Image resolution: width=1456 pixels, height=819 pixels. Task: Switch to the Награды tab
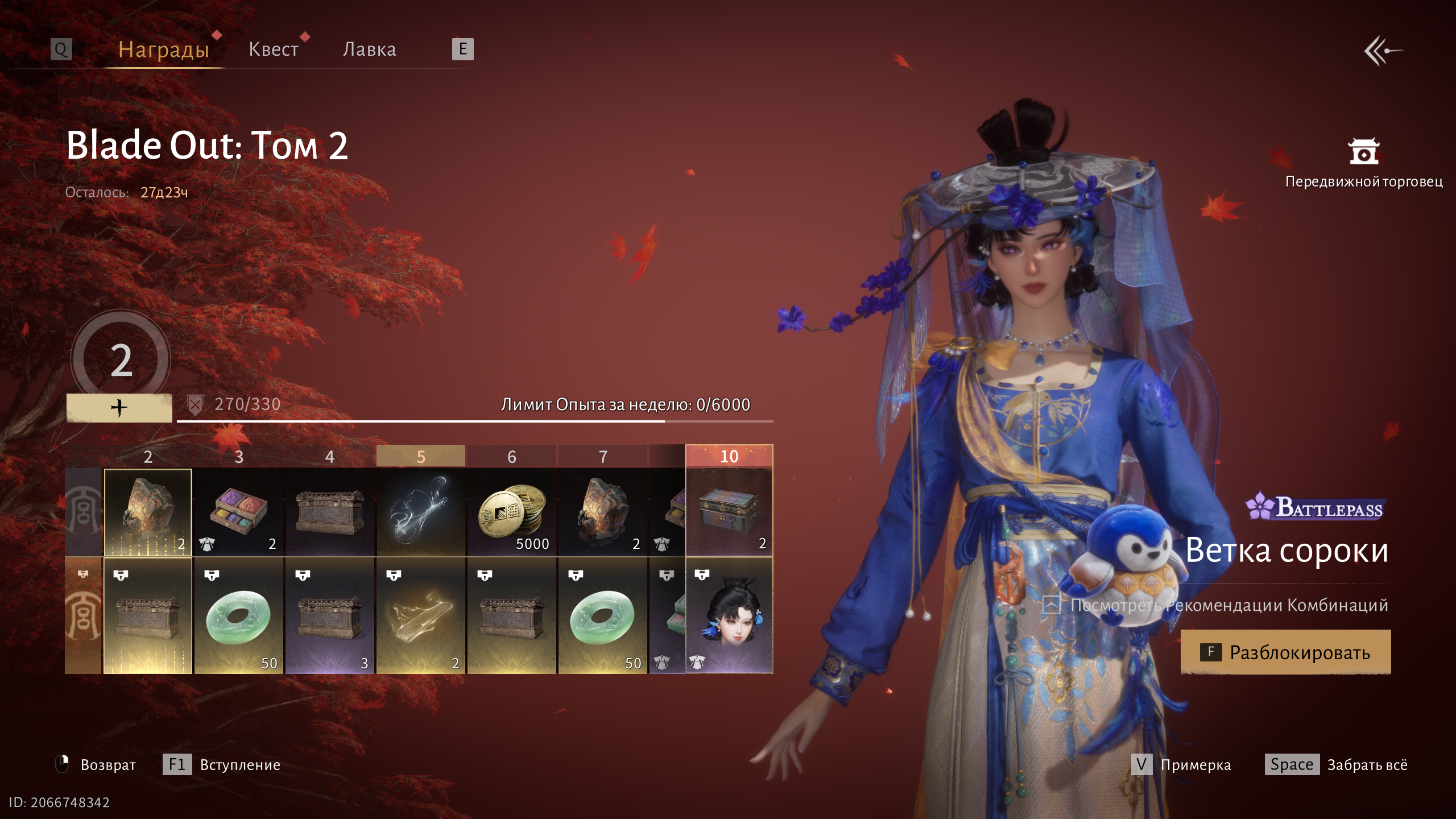164,49
